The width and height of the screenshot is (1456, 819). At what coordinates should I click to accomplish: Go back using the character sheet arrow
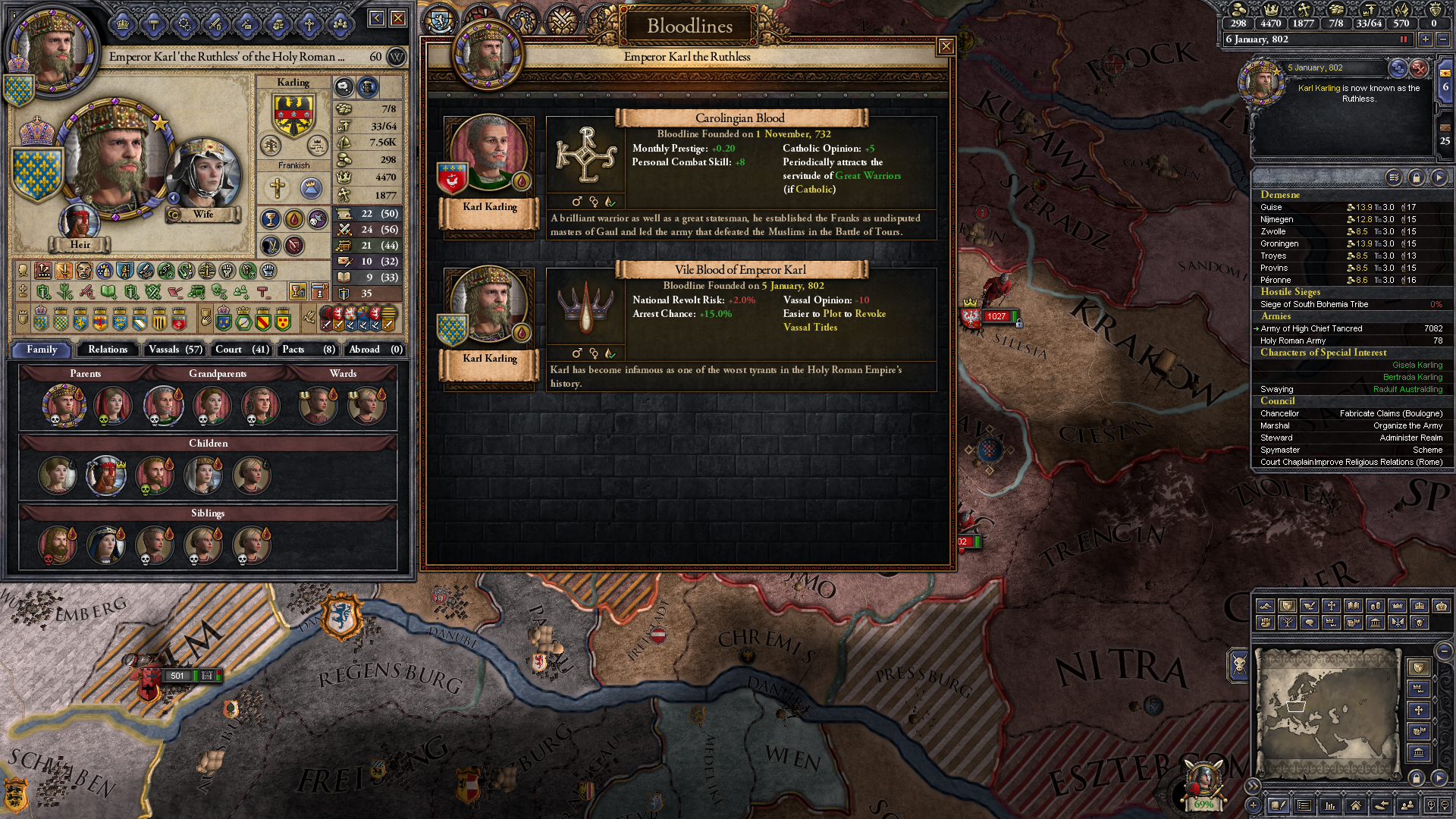coord(376,18)
